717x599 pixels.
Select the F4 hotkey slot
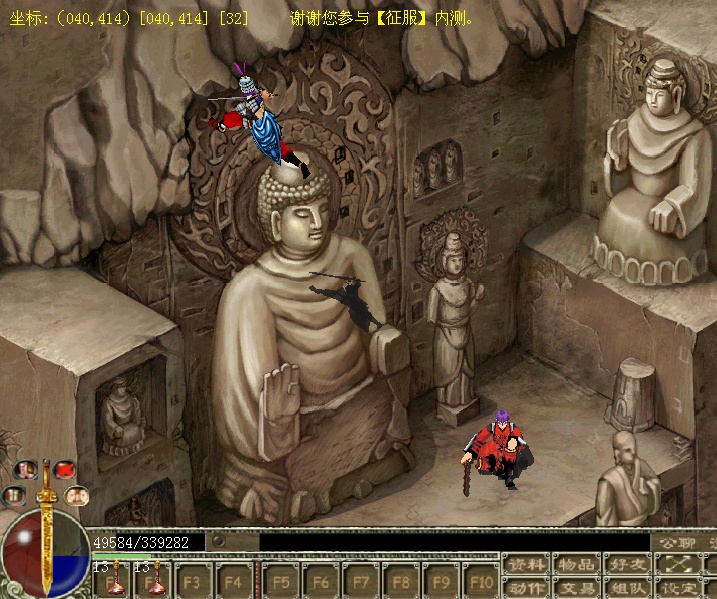click(x=233, y=581)
